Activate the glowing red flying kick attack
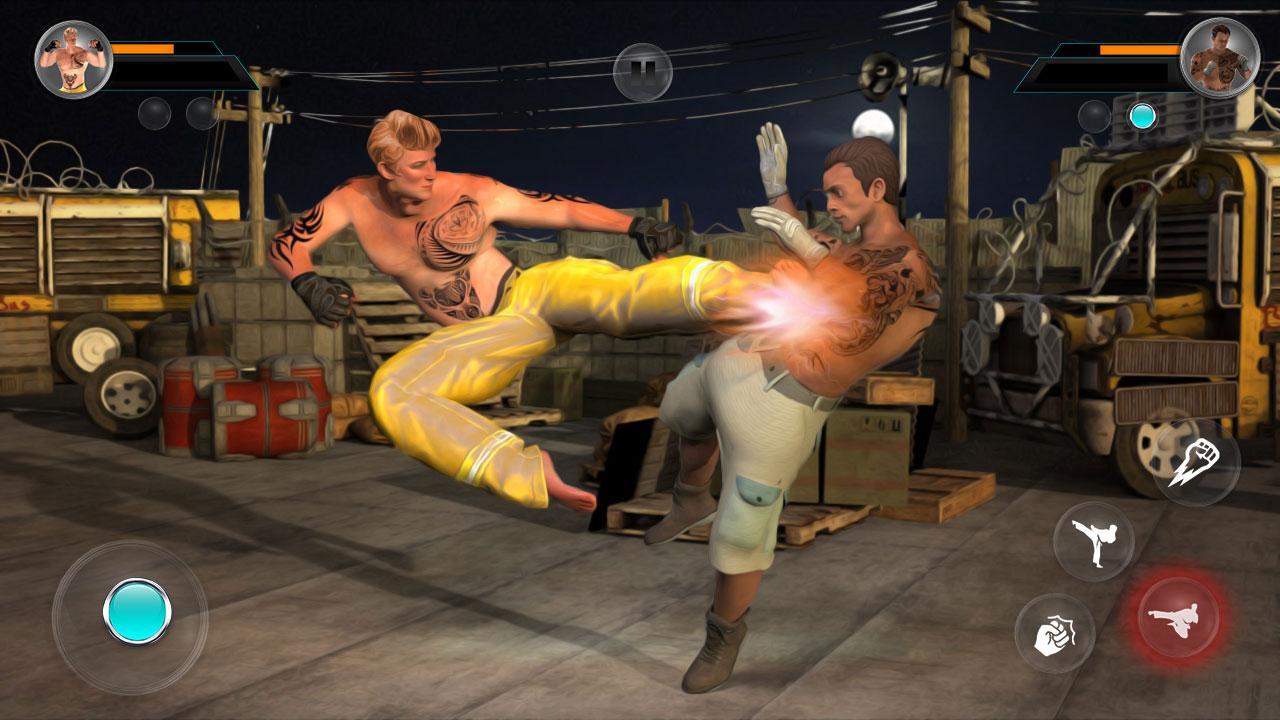This screenshot has width=1280, height=720. 1180,615
